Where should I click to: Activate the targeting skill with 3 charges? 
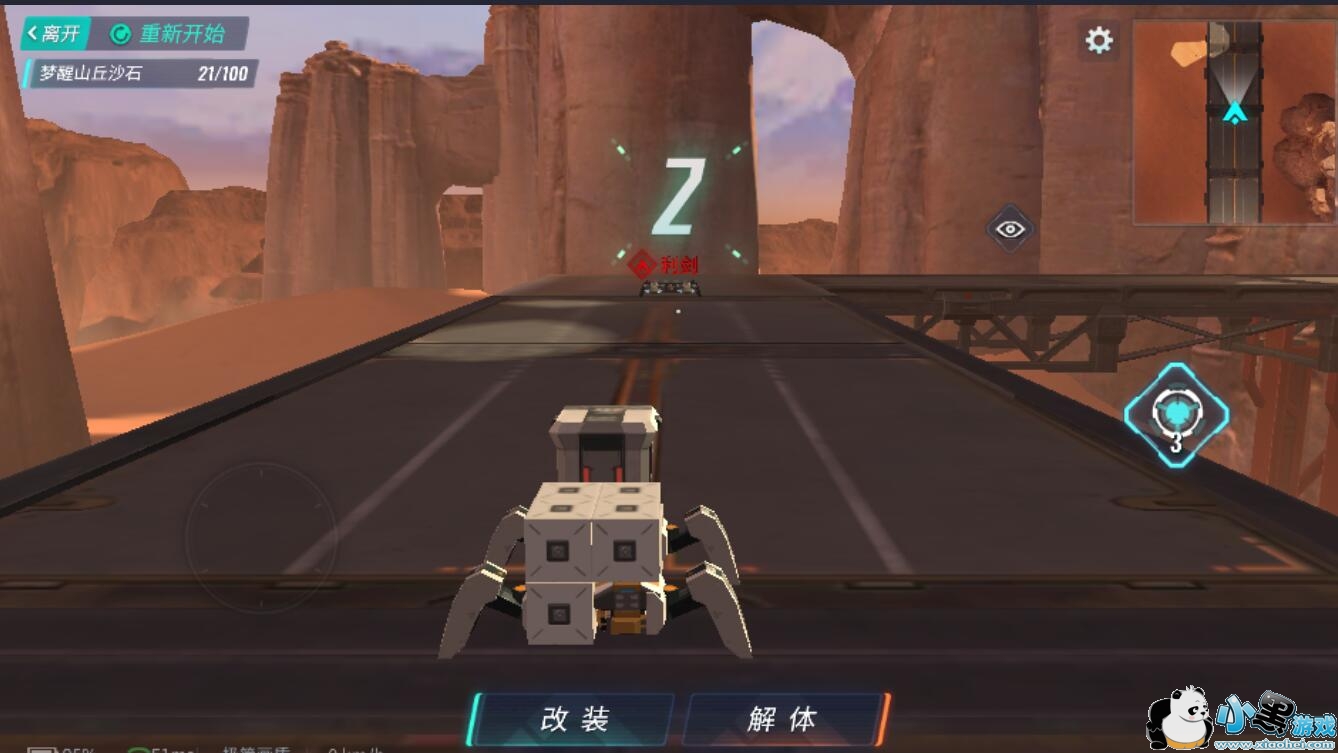1176,415
